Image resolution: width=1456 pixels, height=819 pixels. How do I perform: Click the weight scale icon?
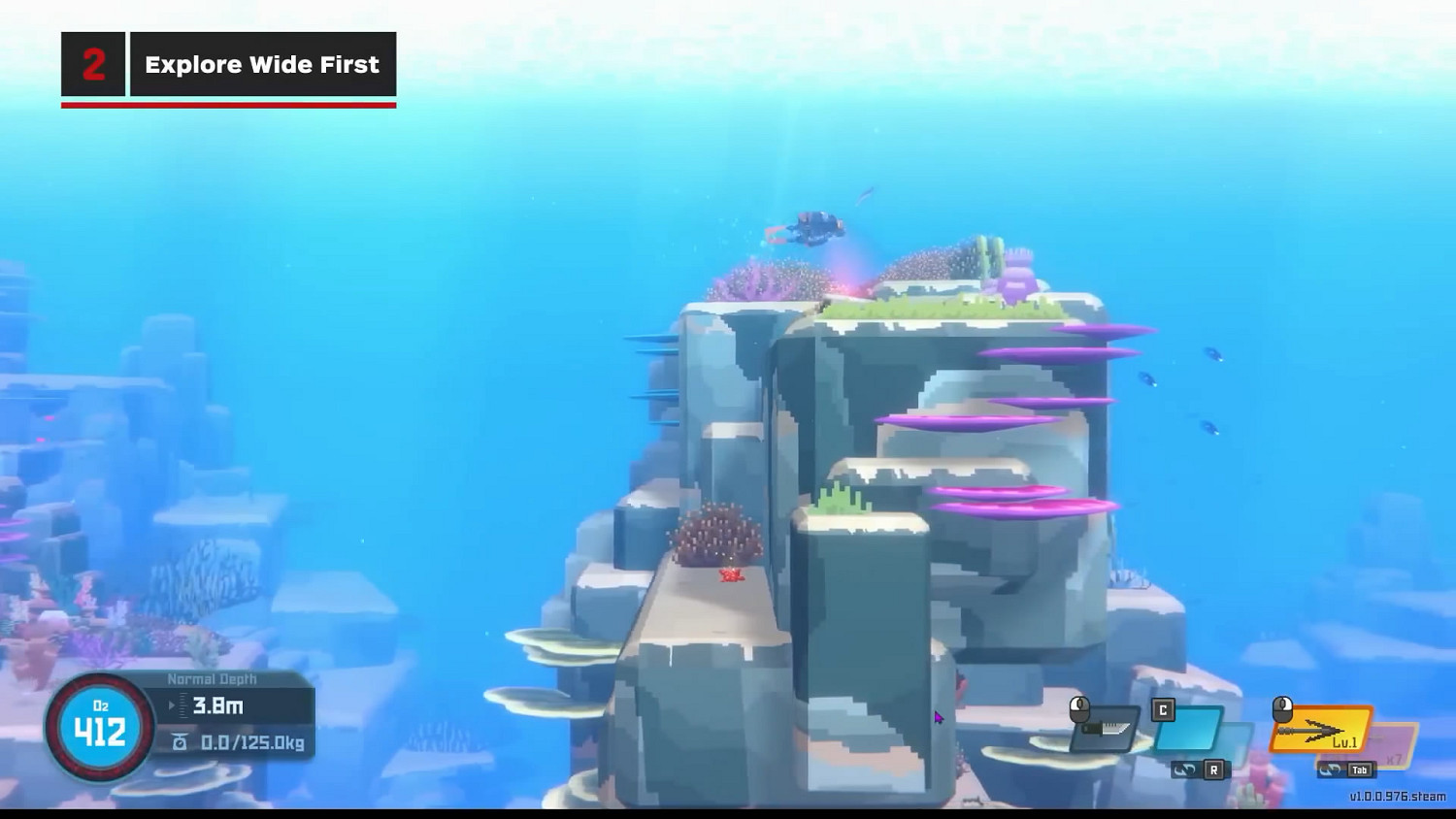(181, 740)
